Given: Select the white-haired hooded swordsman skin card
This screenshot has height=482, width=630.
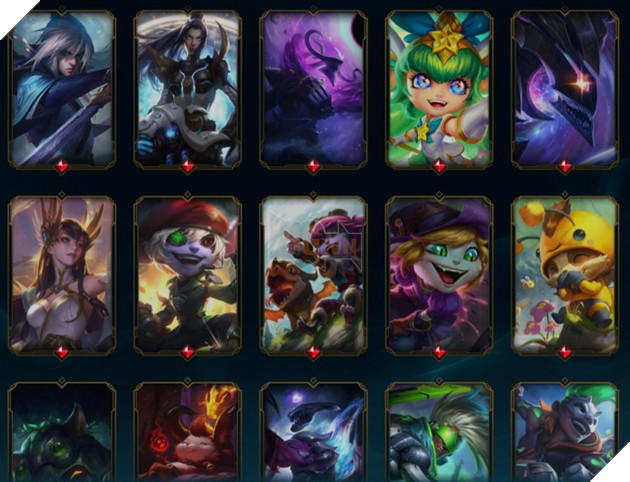Looking at the screenshot, I should (x=62, y=88).
